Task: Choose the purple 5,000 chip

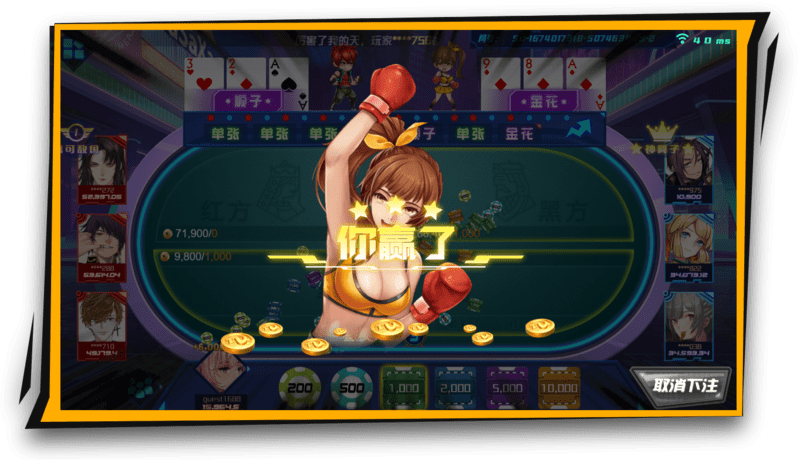Action: pos(507,385)
